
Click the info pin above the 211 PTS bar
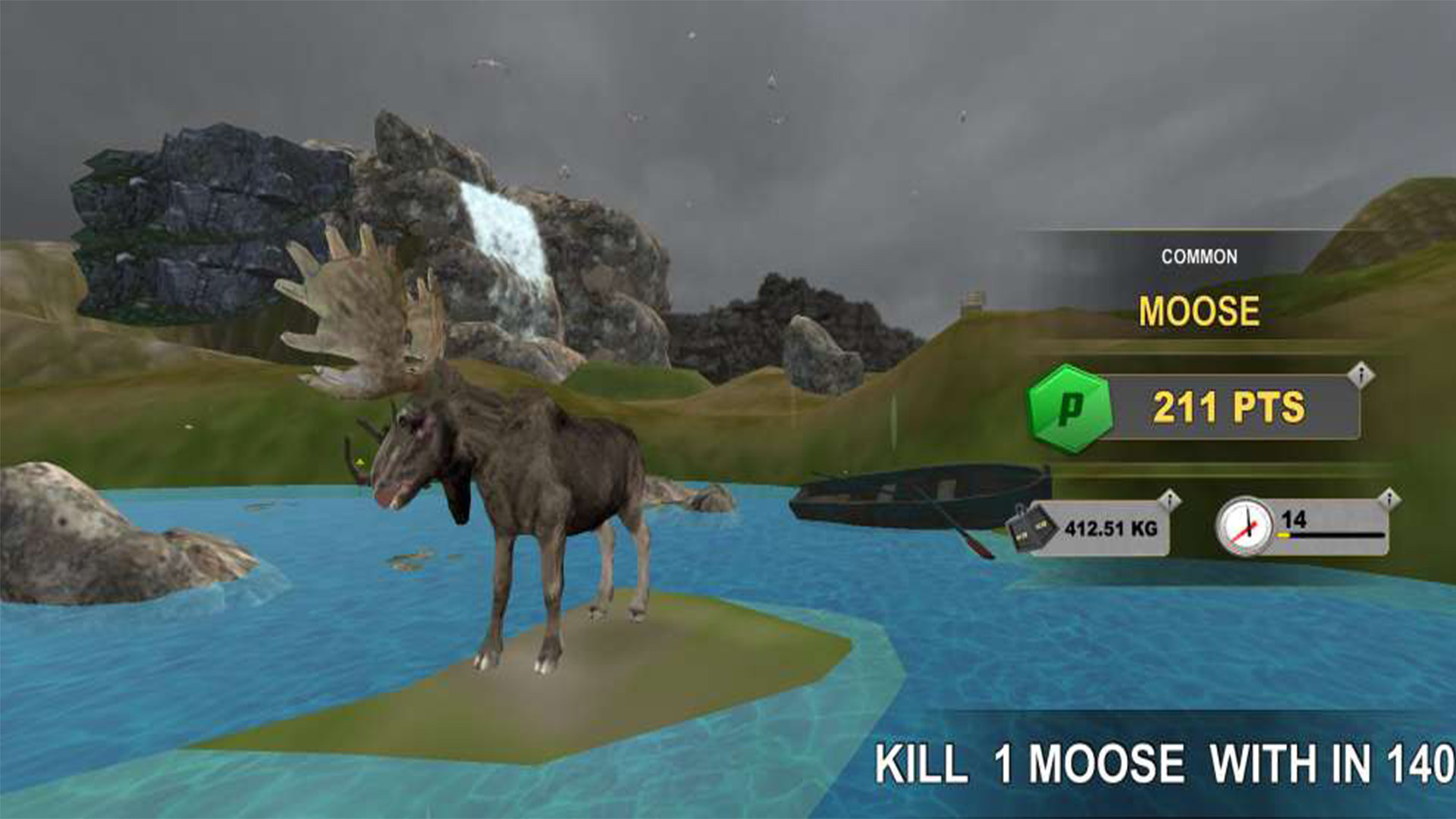(1362, 375)
